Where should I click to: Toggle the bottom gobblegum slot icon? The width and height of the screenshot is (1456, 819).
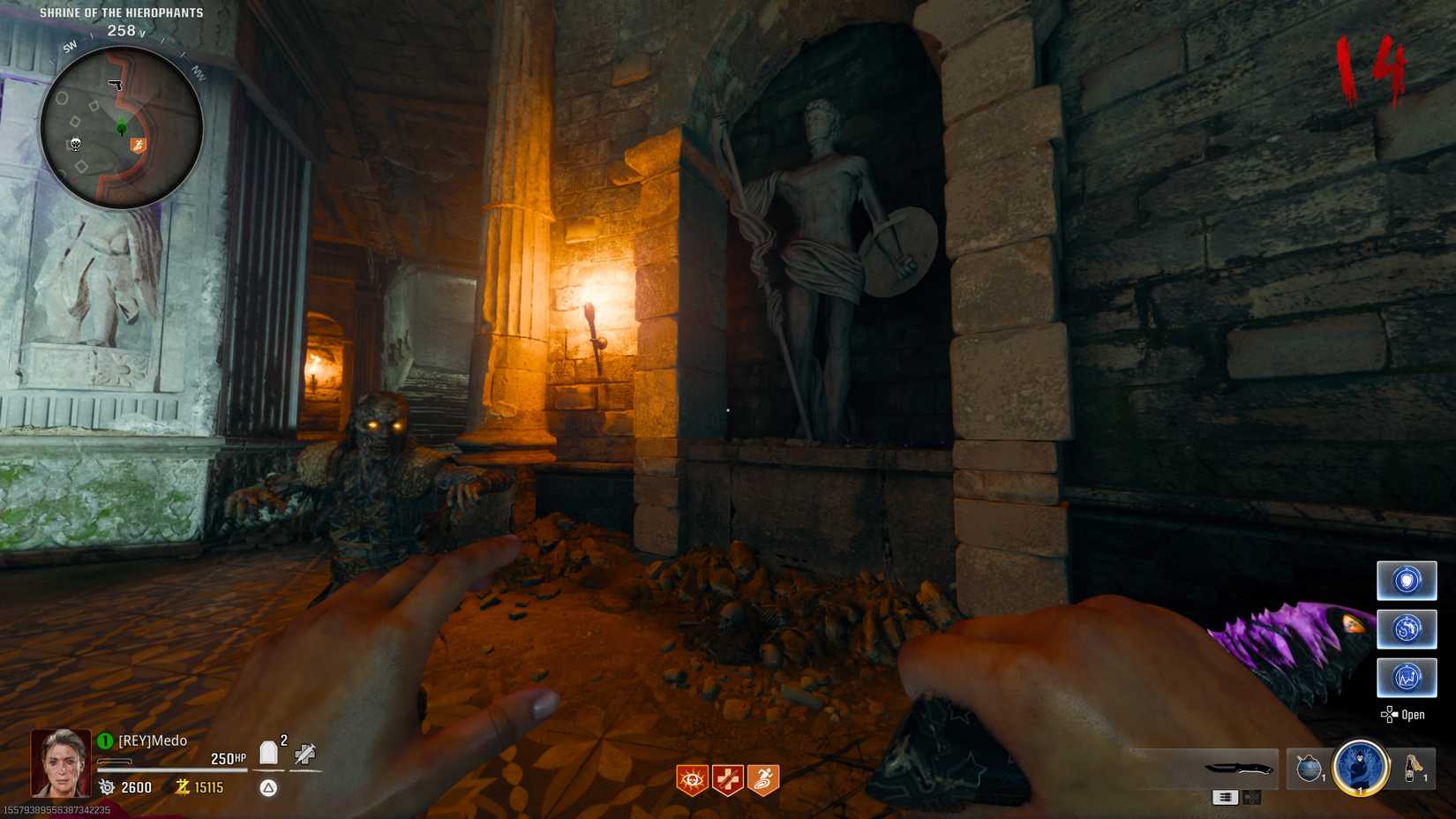pos(1407,676)
